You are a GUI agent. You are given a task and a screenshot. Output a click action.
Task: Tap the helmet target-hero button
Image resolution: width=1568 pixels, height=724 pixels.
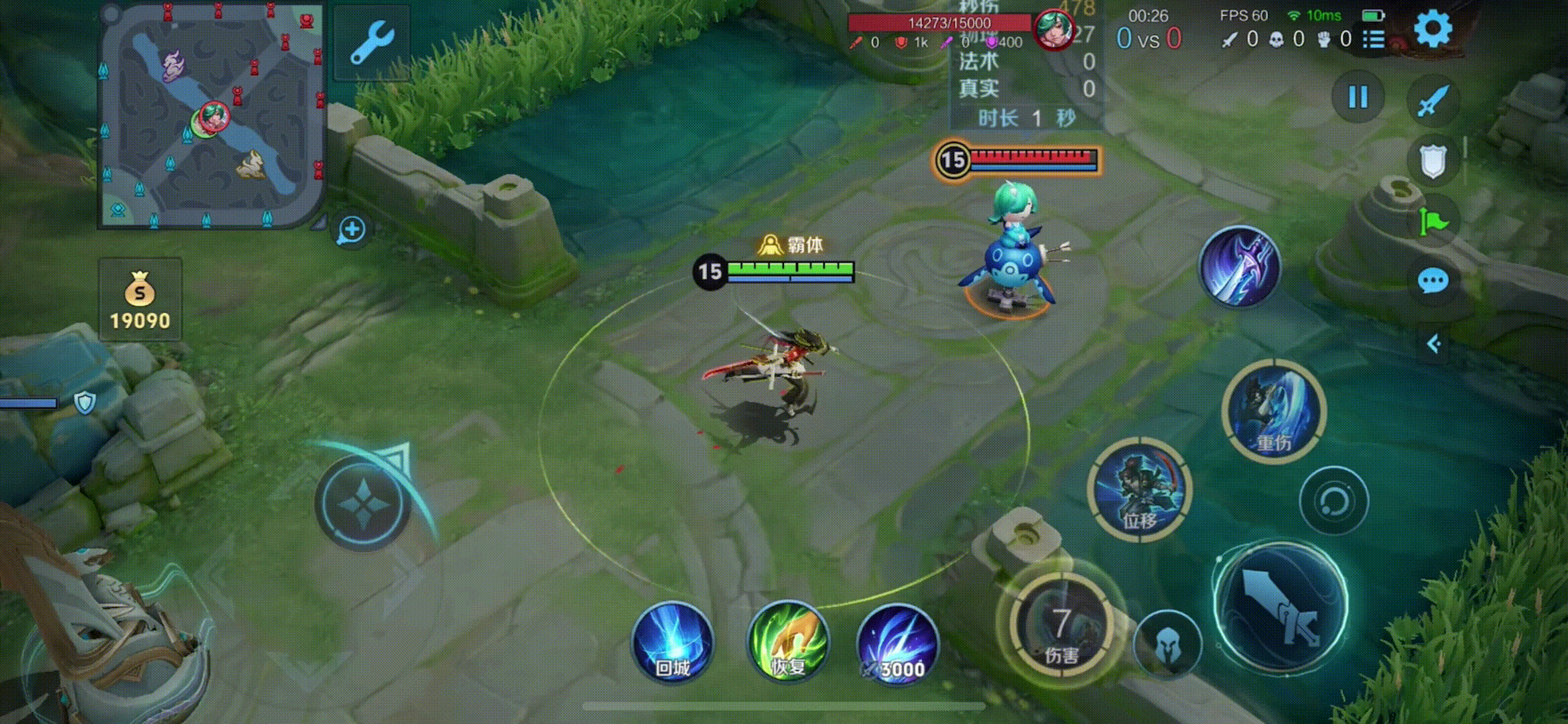(x=1167, y=645)
